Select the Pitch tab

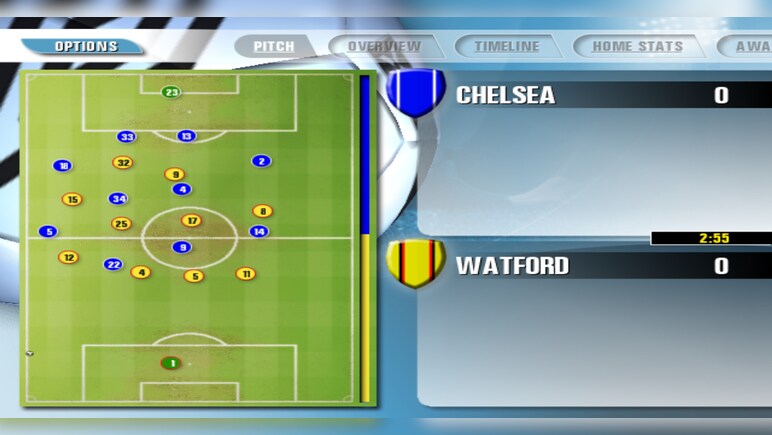click(273, 46)
